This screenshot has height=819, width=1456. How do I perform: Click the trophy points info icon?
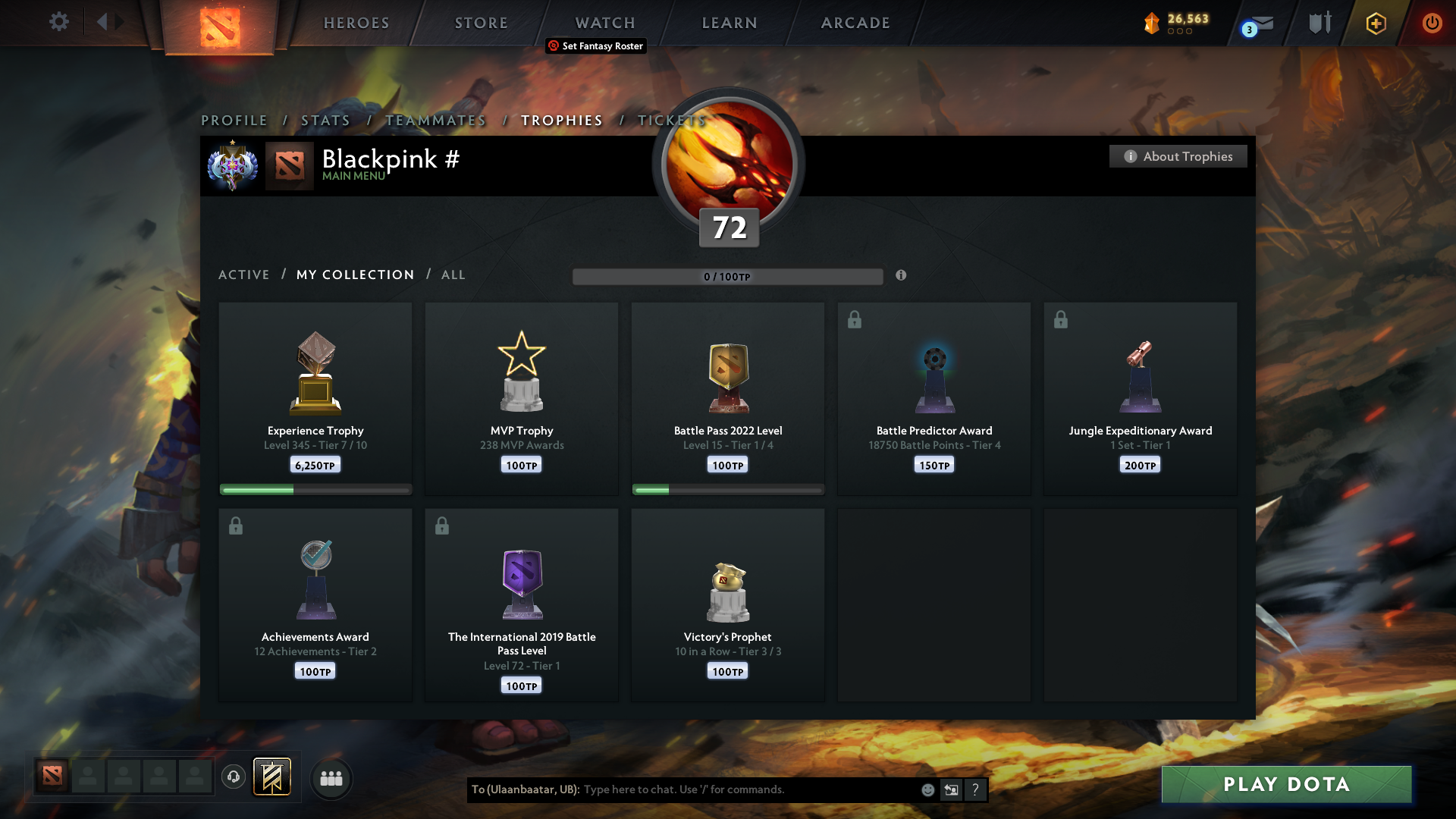(902, 277)
